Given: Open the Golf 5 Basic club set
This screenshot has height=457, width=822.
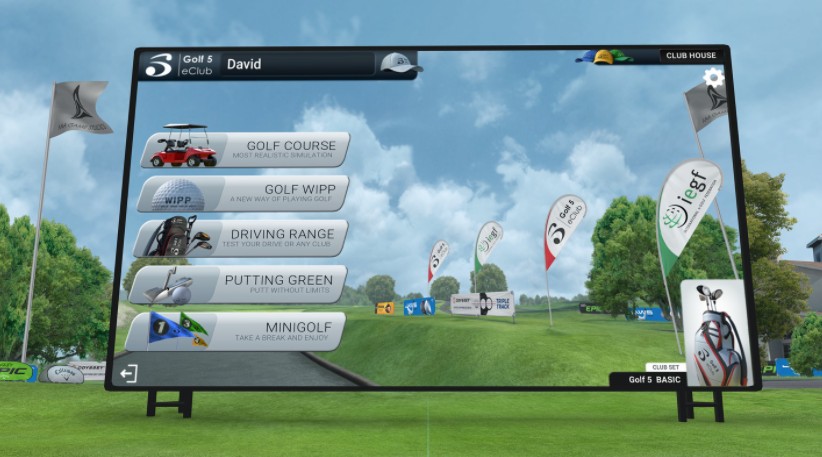Looking at the screenshot, I should pyautogui.click(x=714, y=334).
